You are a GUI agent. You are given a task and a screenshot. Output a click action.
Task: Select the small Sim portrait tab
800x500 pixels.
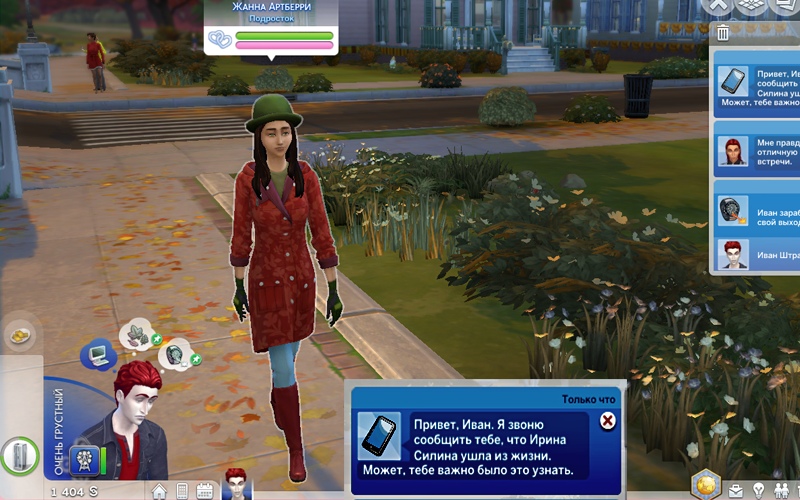click(237, 483)
